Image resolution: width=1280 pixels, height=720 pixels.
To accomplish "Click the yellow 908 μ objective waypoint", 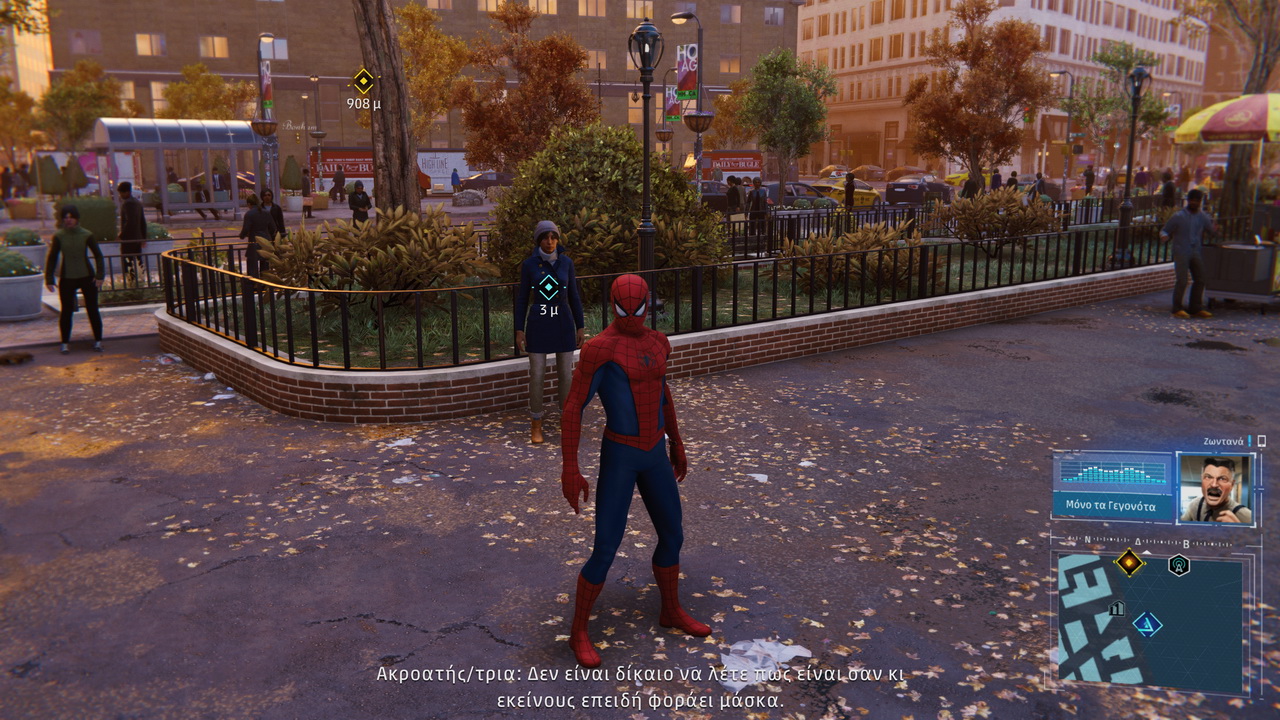I will [363, 81].
